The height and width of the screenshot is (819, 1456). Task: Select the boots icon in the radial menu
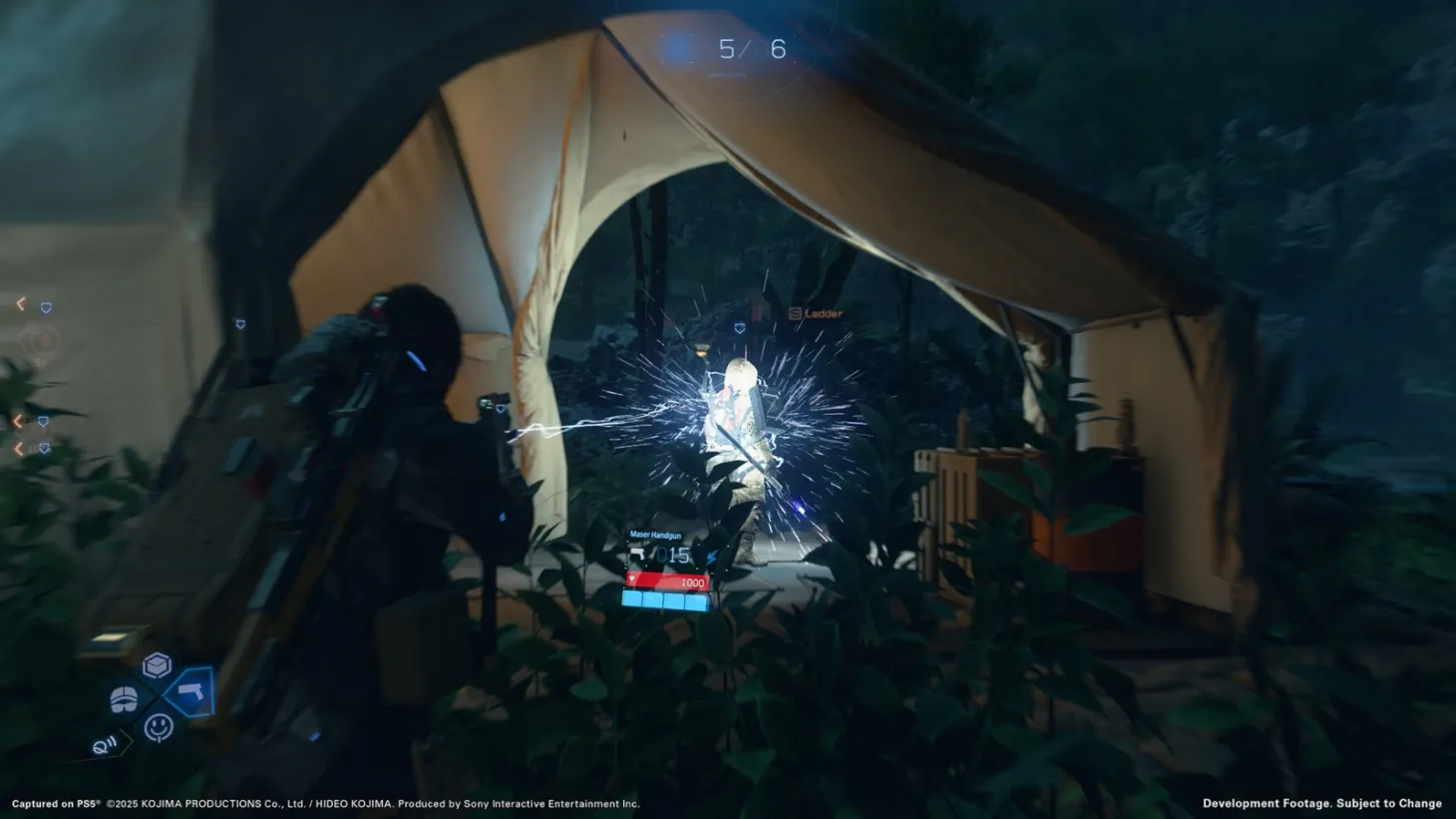click(124, 698)
